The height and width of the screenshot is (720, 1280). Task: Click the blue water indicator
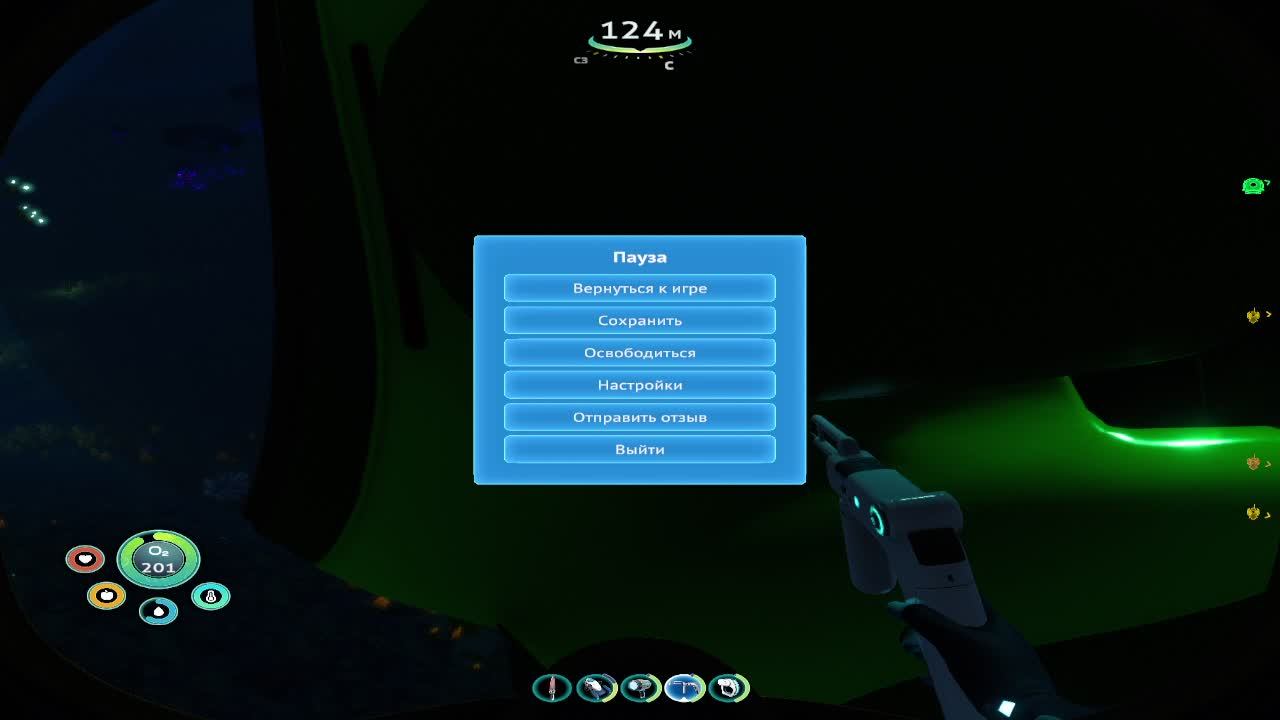click(x=158, y=611)
